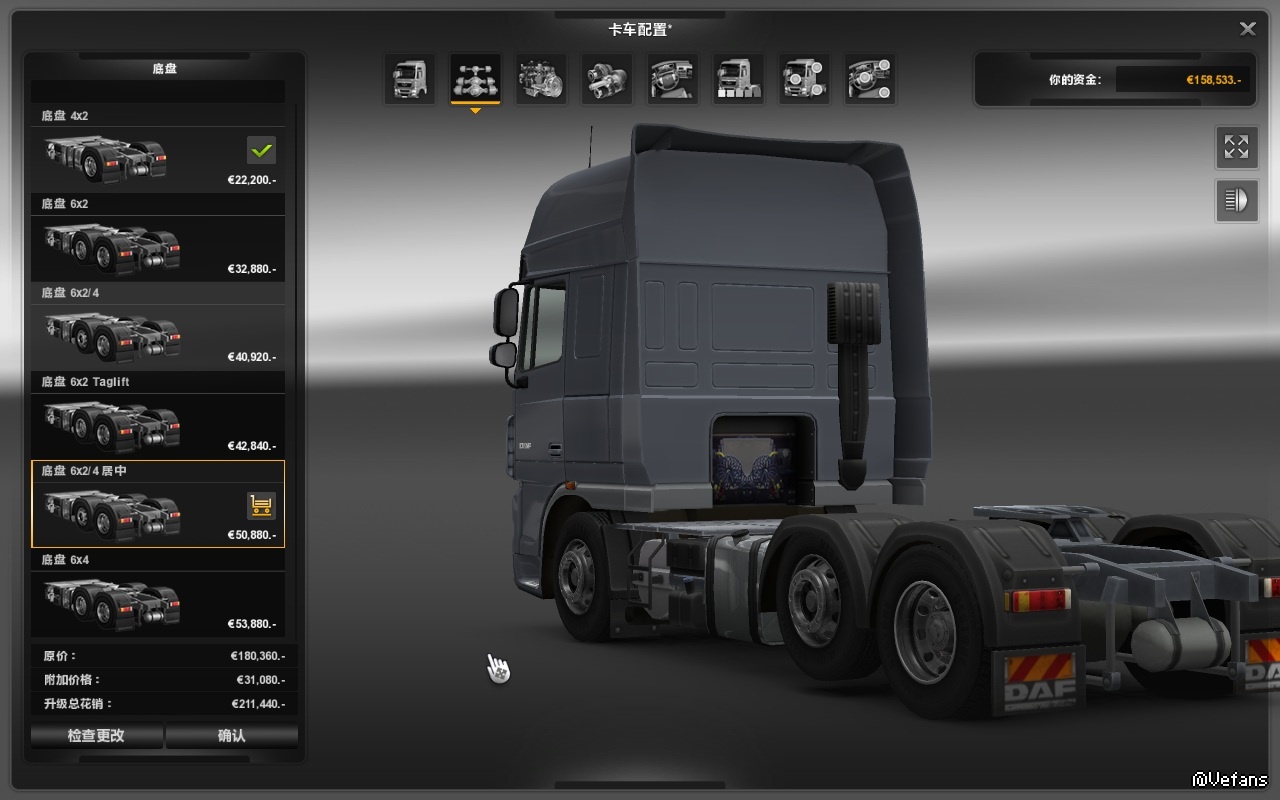Switch to the transmission gearbox tab

(606, 79)
